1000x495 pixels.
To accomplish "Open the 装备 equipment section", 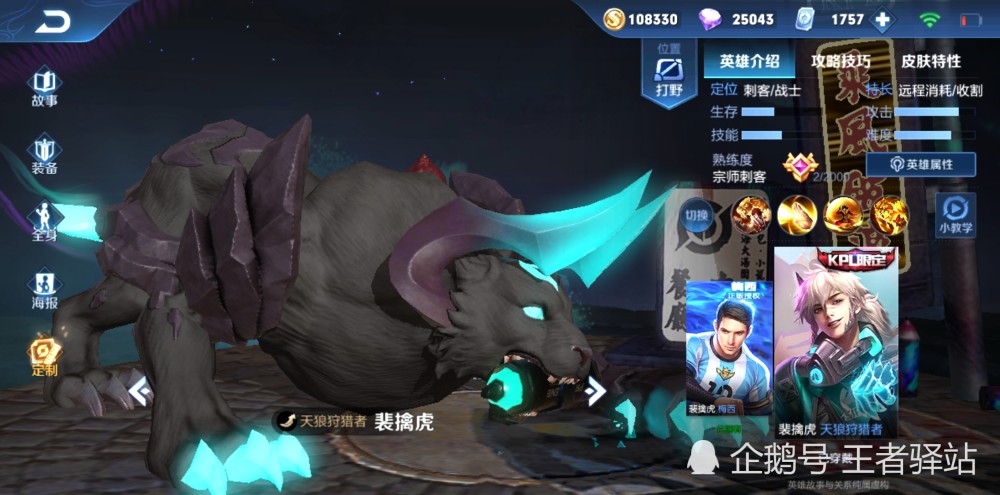I will 44,156.
